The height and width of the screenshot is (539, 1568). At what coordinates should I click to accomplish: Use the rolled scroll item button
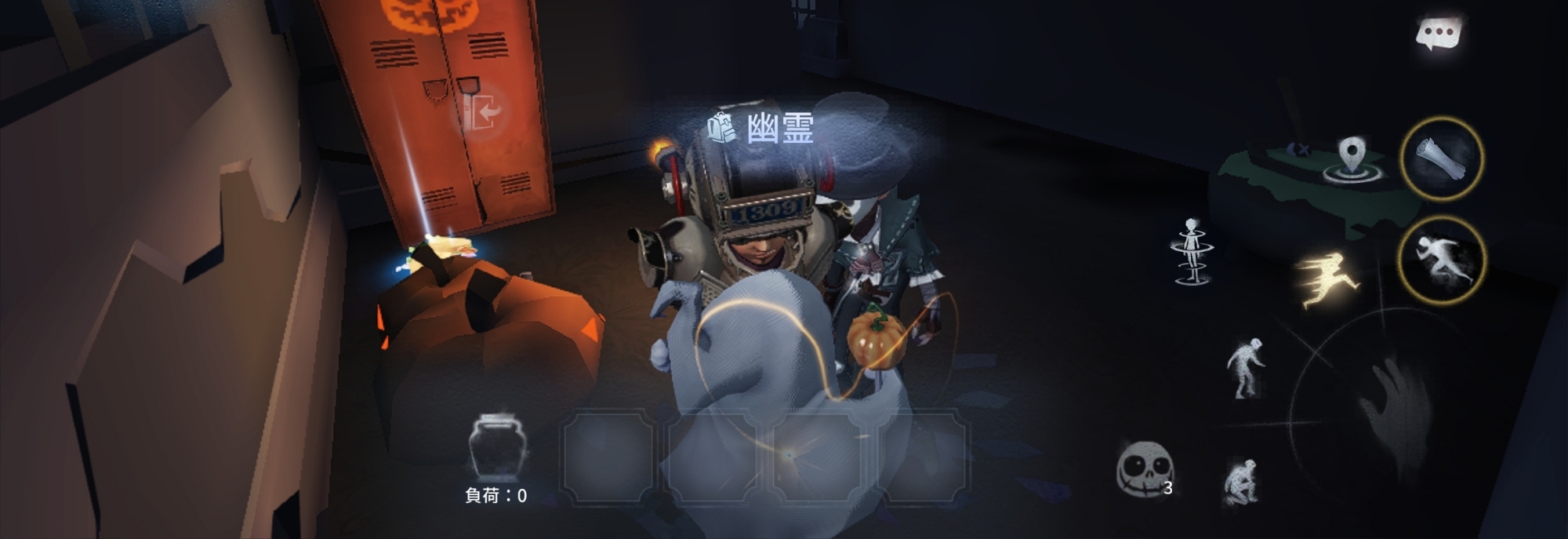point(1441,158)
